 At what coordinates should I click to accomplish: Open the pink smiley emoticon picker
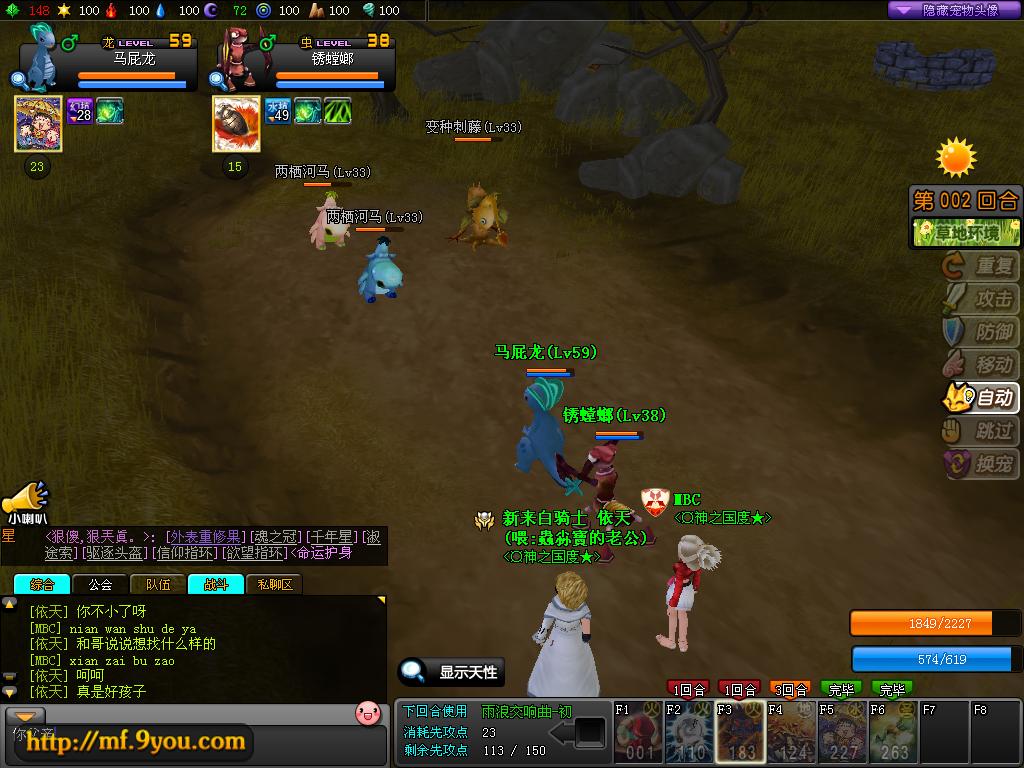(368, 713)
